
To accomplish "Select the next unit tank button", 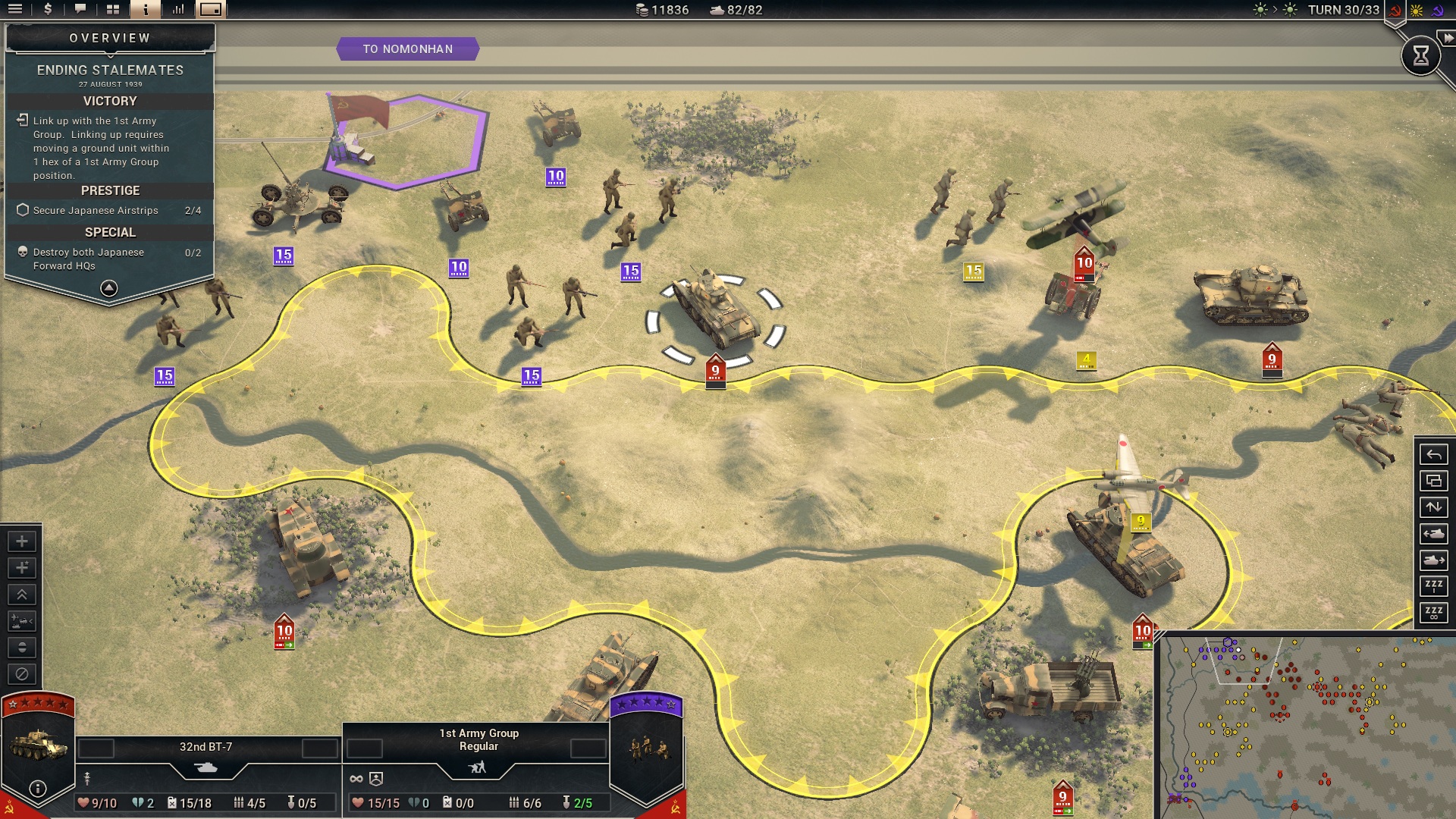I will tap(1433, 560).
